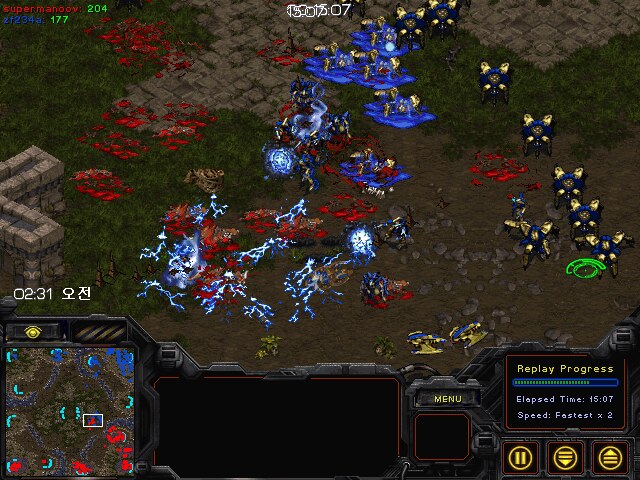
Task: Slow down the replay speed
Action: click(566, 457)
